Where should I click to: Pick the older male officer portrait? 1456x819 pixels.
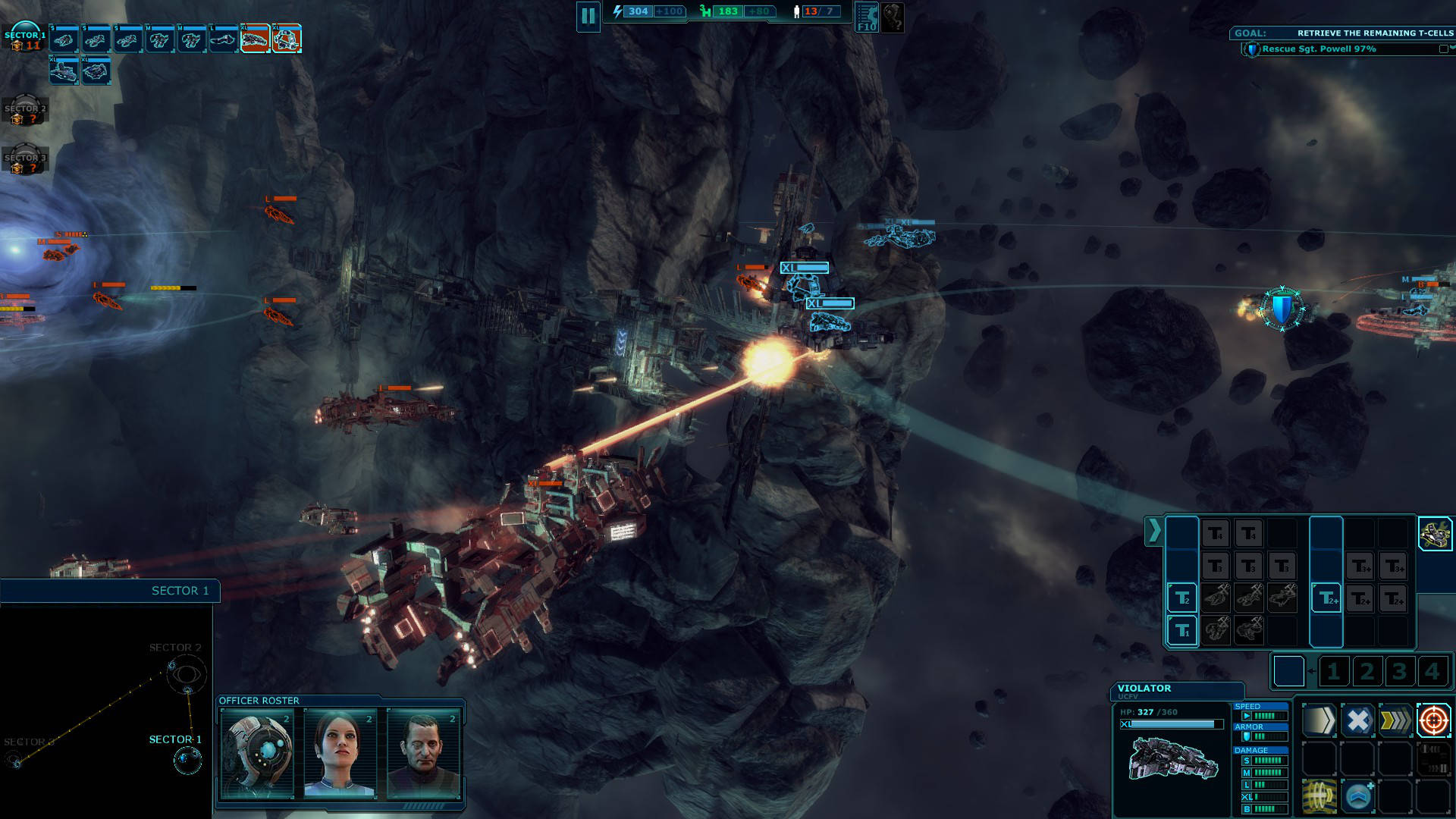coord(423,754)
